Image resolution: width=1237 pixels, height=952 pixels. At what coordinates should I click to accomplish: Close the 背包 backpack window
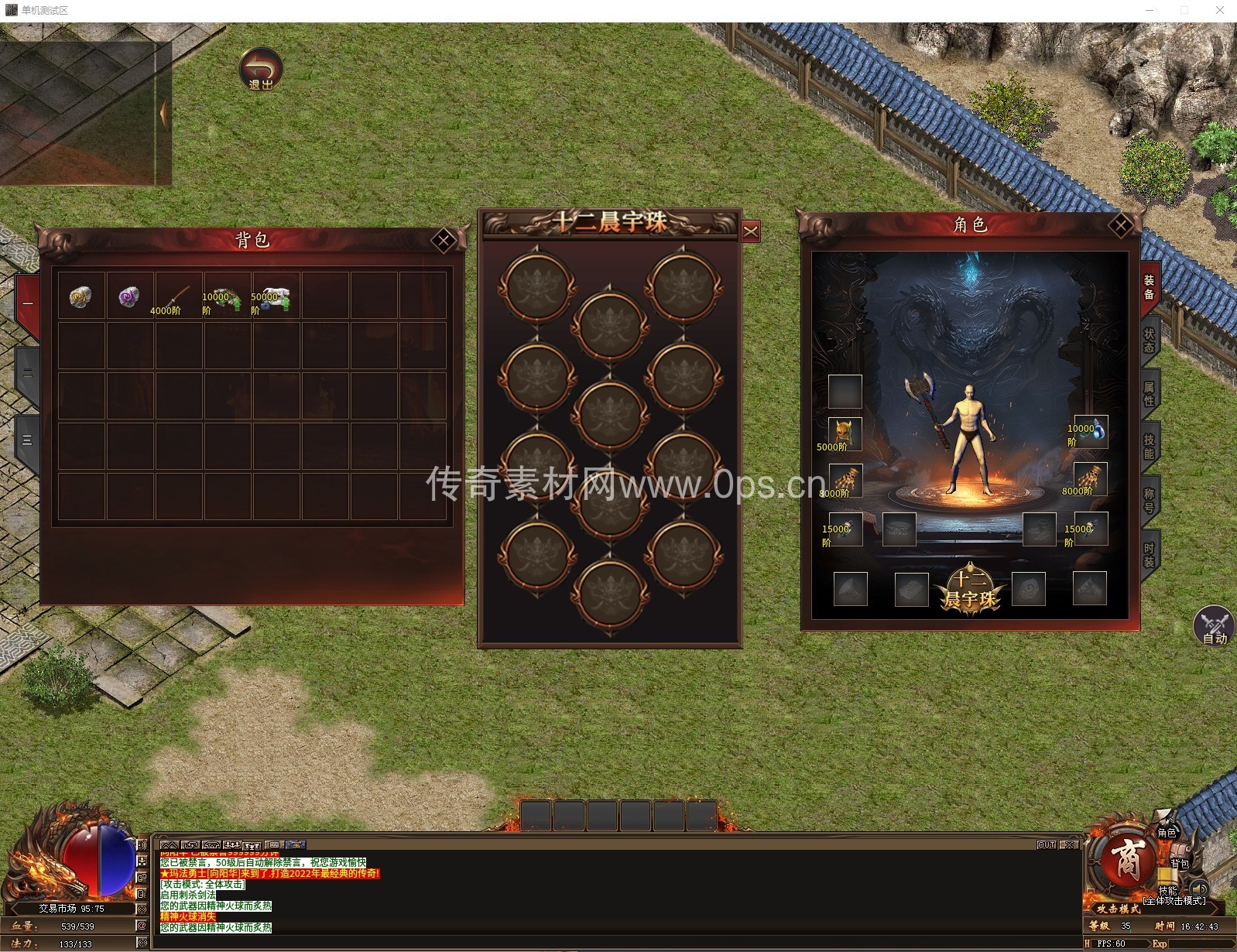(444, 241)
